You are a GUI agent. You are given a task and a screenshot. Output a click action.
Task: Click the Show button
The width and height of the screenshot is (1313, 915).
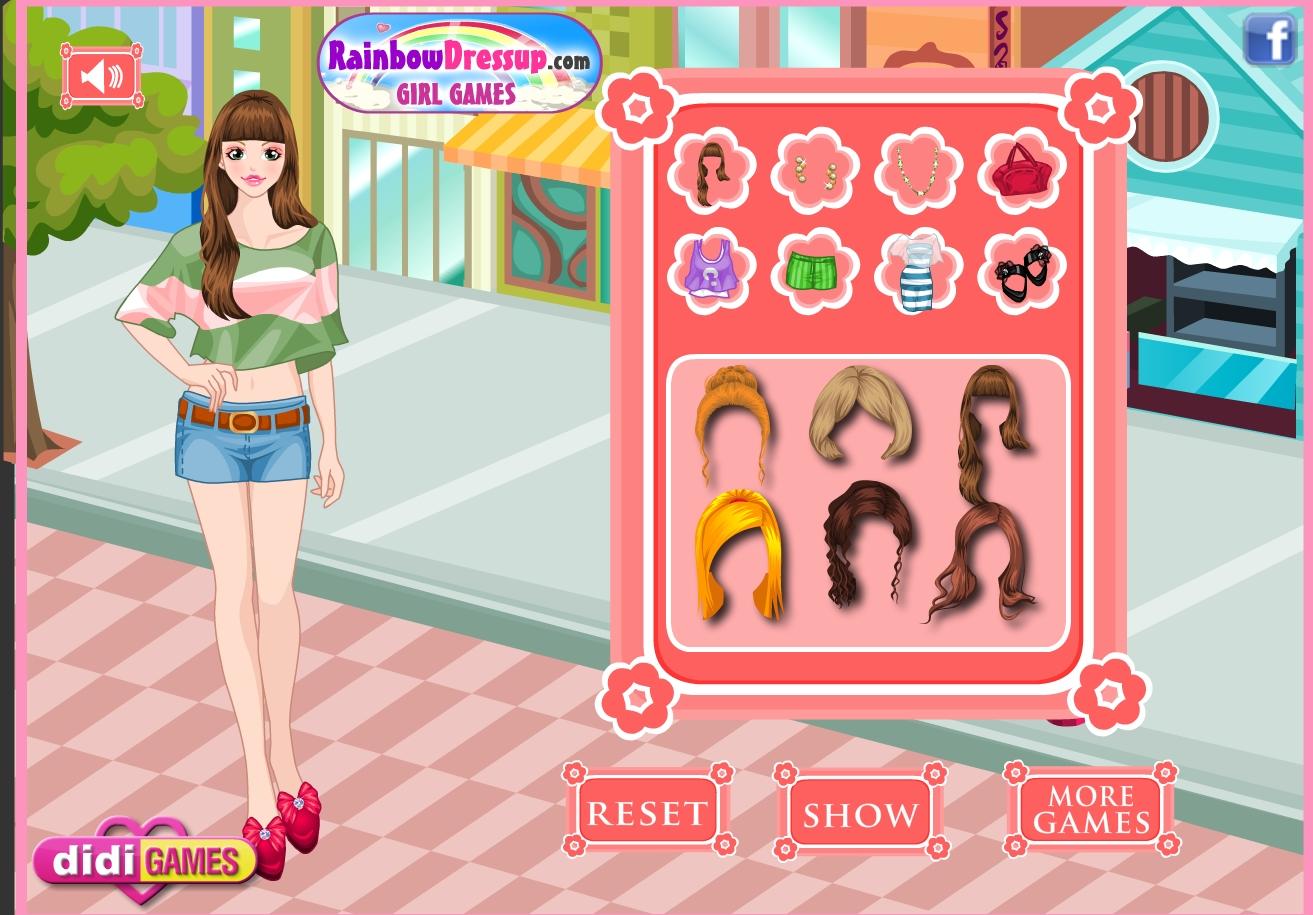(x=860, y=813)
